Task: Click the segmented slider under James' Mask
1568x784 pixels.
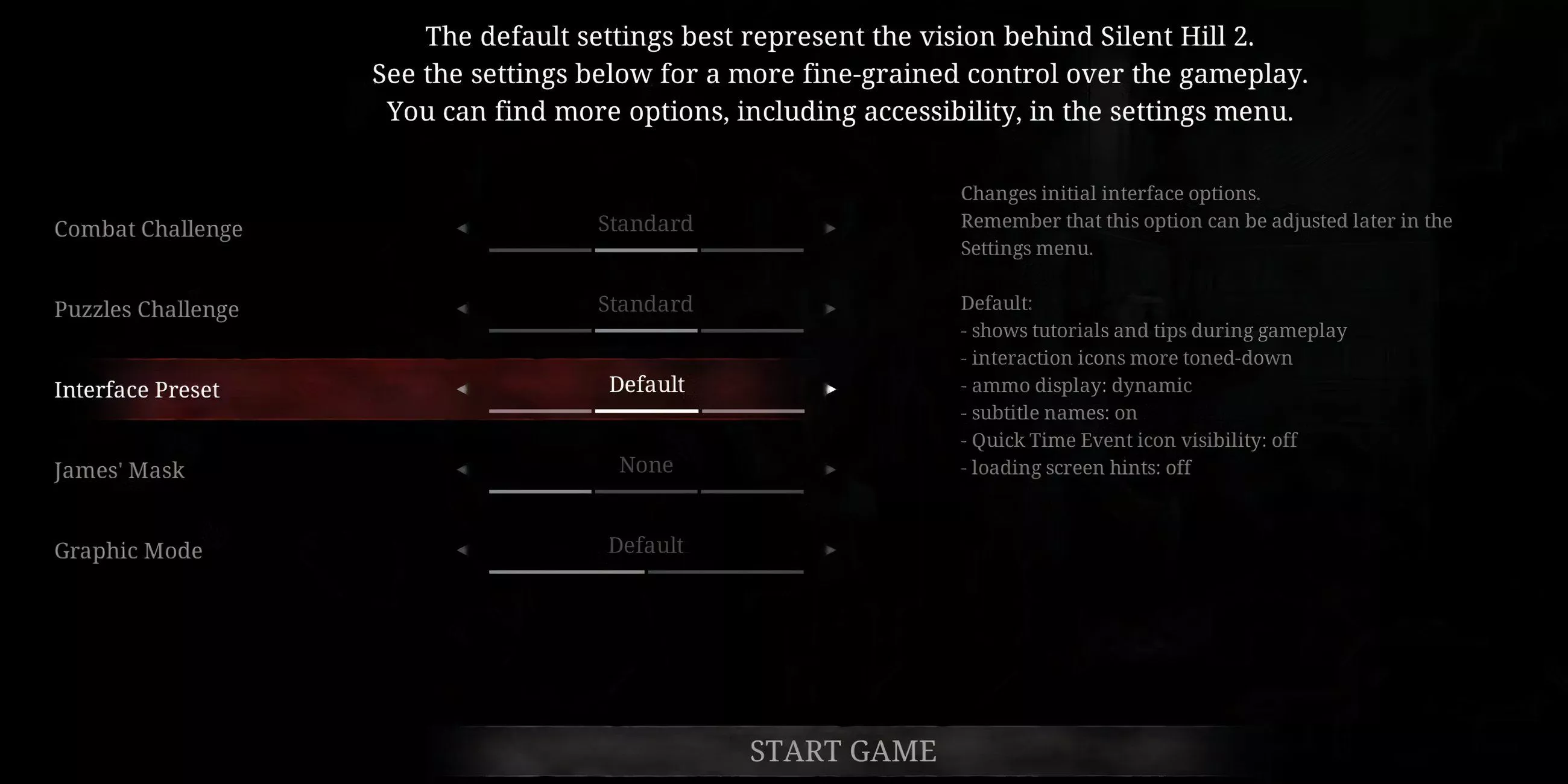Action: 646,491
